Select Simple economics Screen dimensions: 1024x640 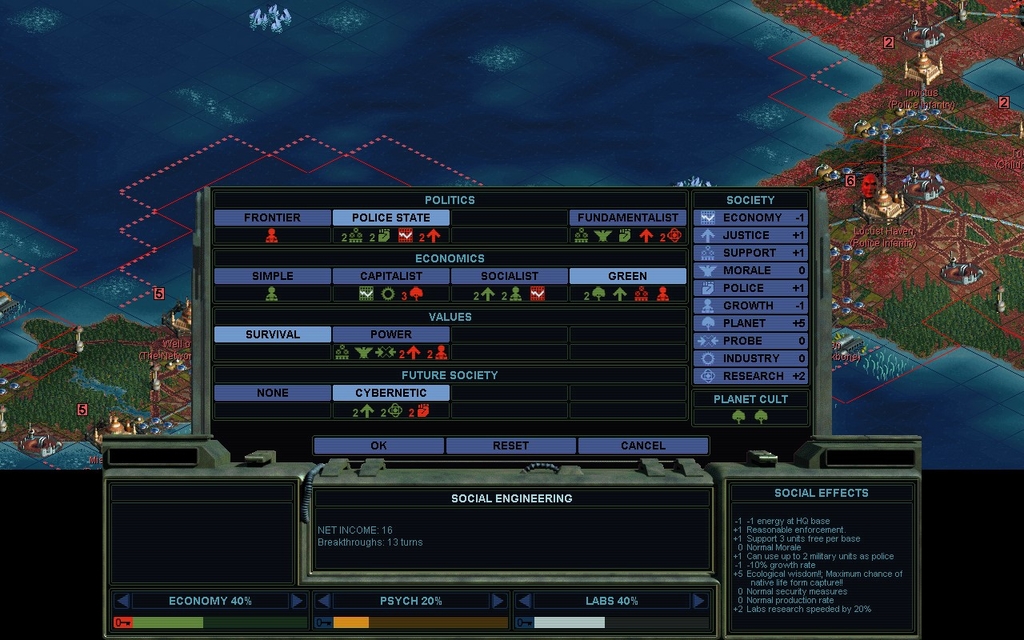point(272,276)
